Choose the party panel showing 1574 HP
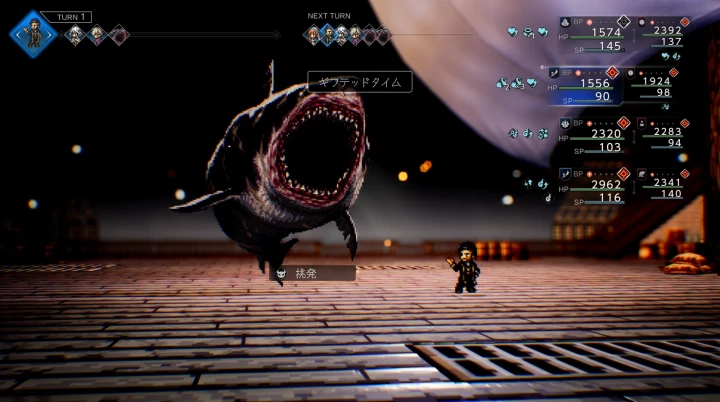This screenshot has height=402, width=720. [x=592, y=34]
